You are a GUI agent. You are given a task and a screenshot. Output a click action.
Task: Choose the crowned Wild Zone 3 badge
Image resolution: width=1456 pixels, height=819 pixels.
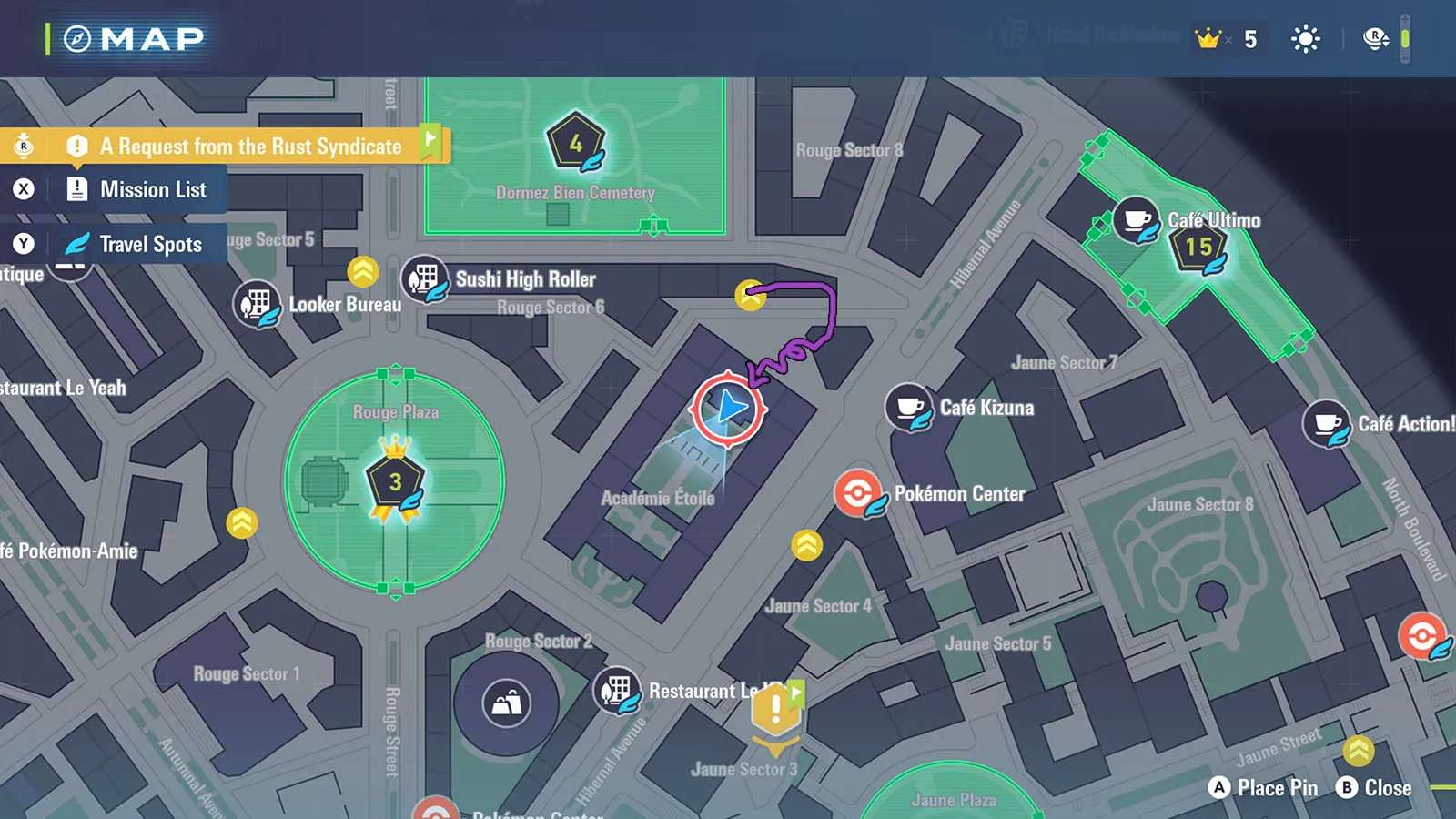tap(395, 482)
